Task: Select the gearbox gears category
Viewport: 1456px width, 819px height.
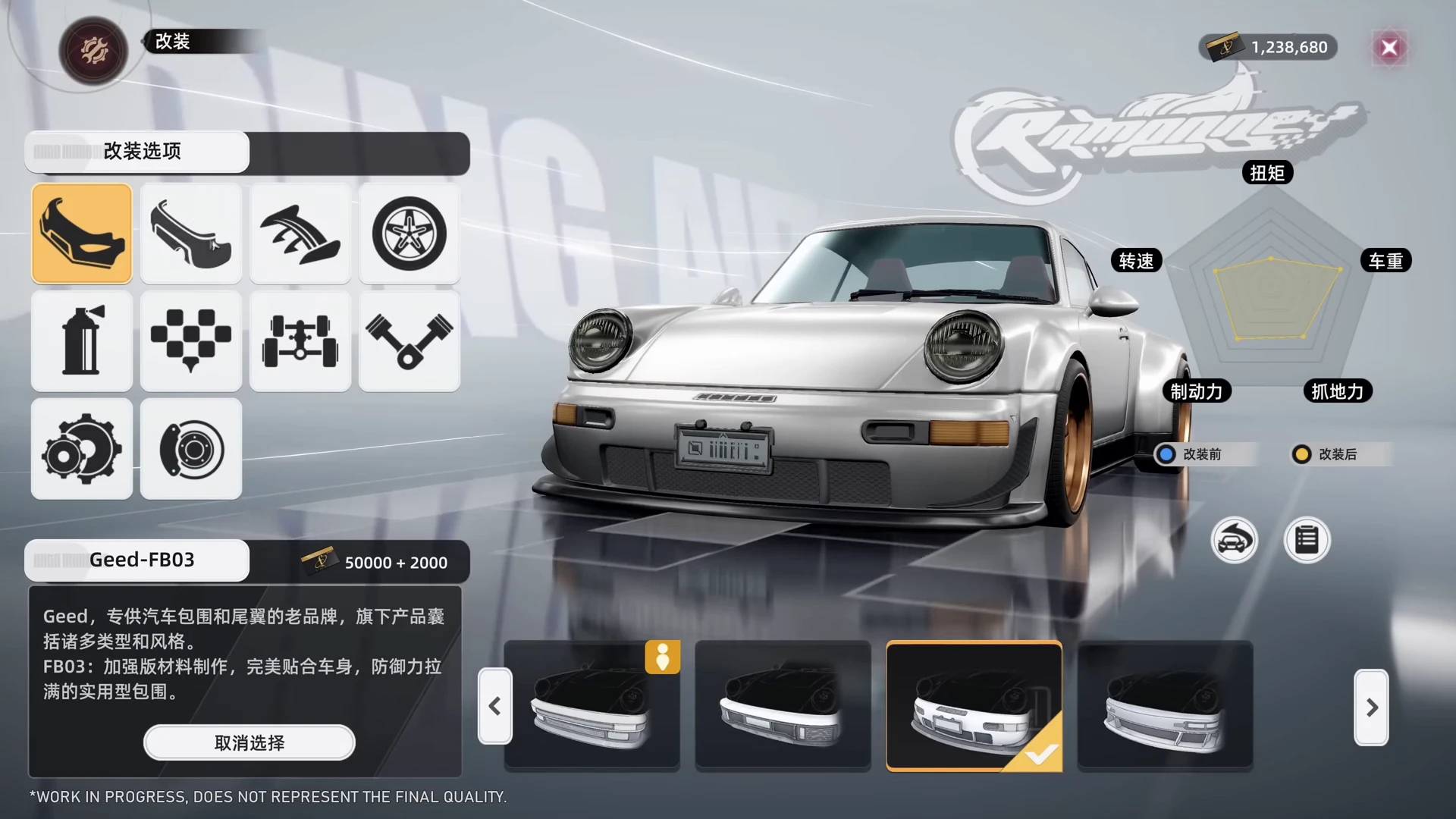Action: tap(82, 449)
